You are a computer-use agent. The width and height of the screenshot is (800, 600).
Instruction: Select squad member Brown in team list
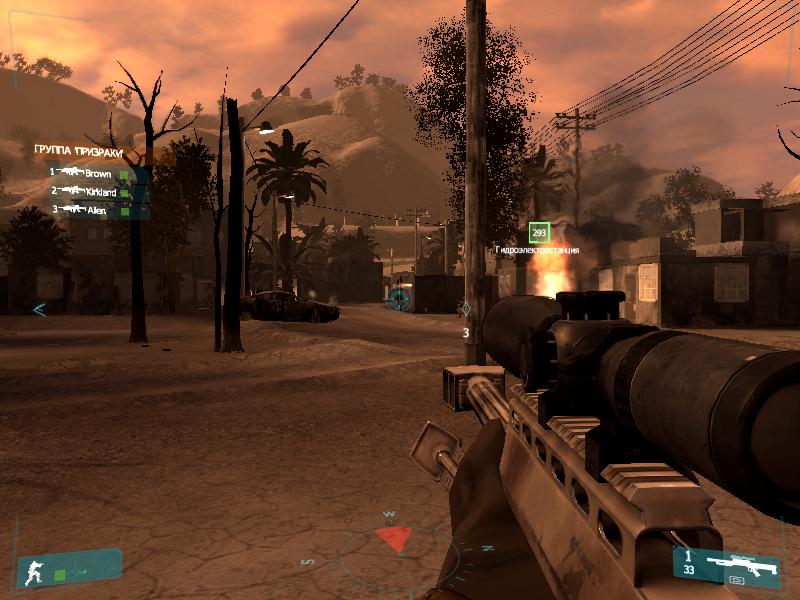click(98, 172)
